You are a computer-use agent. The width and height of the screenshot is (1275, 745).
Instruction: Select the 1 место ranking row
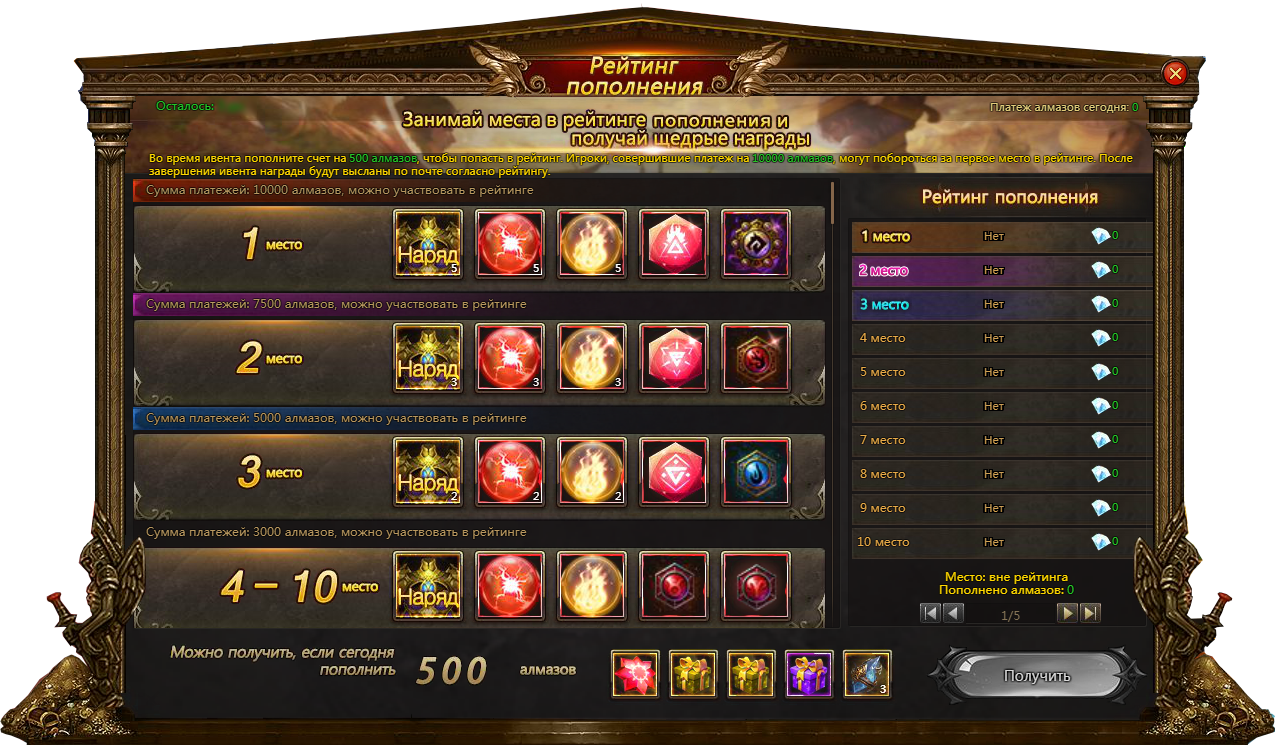[1001, 237]
